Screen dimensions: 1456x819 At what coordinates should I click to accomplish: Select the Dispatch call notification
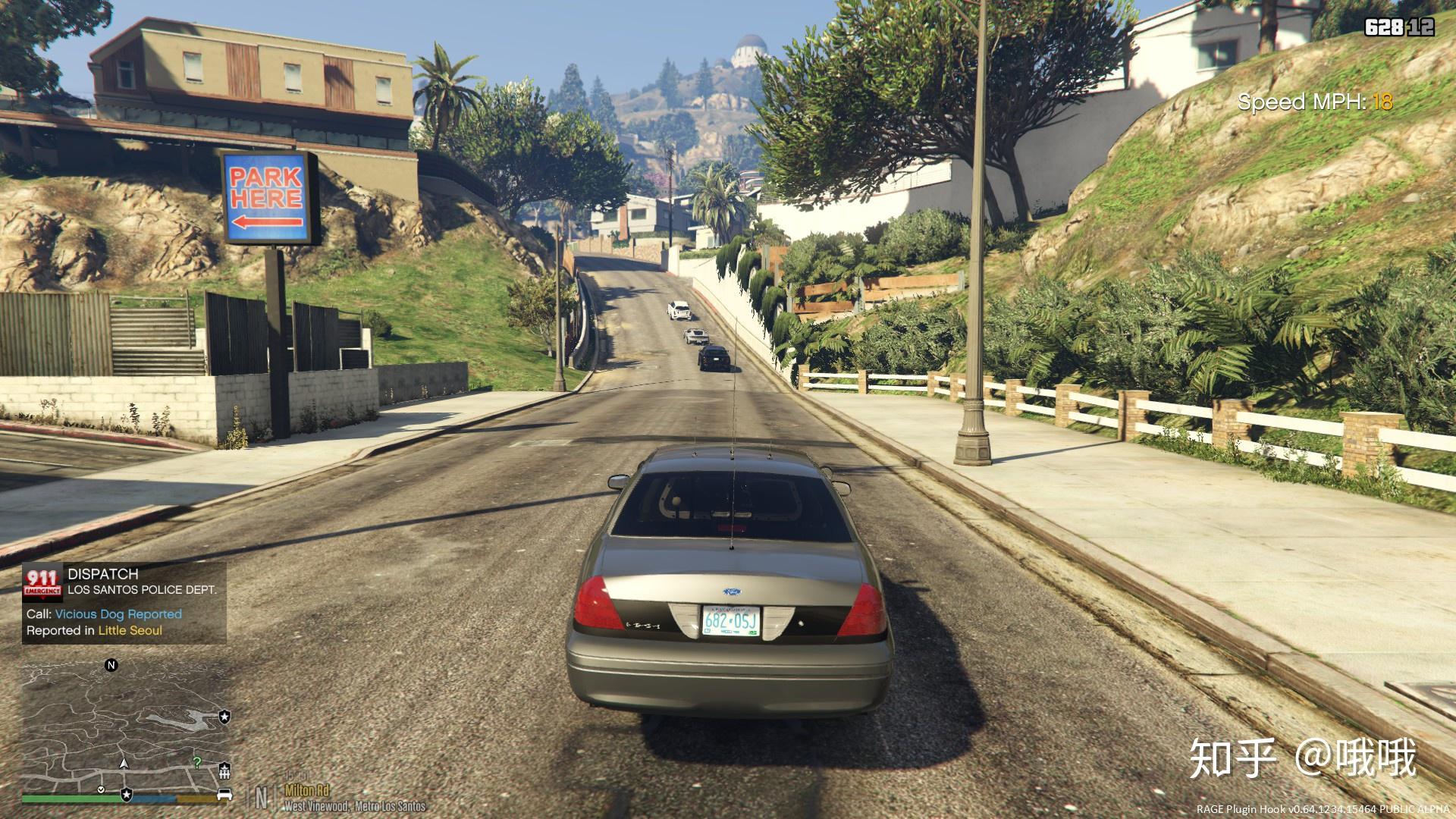pos(125,604)
